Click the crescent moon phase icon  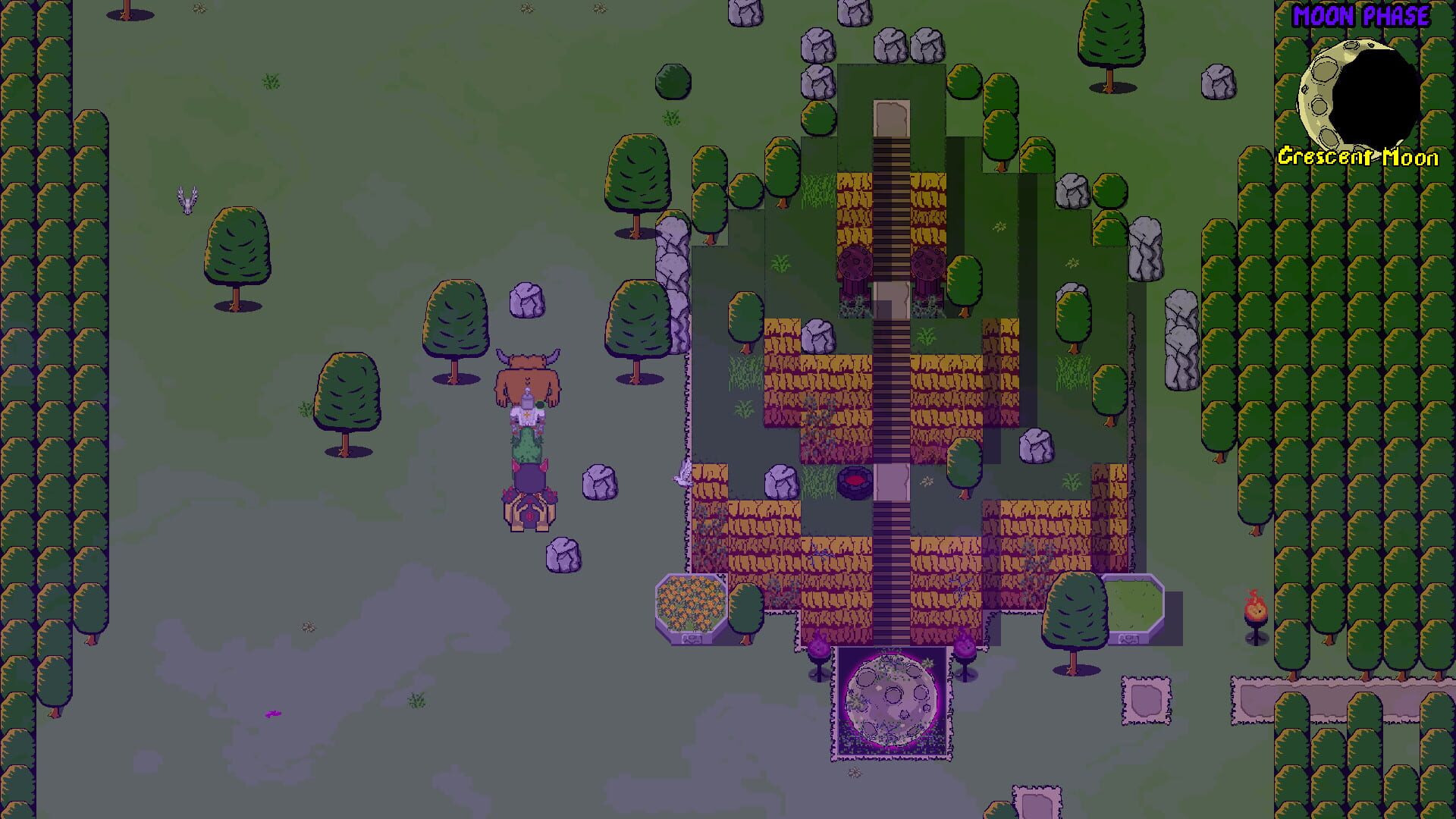click(x=1361, y=85)
